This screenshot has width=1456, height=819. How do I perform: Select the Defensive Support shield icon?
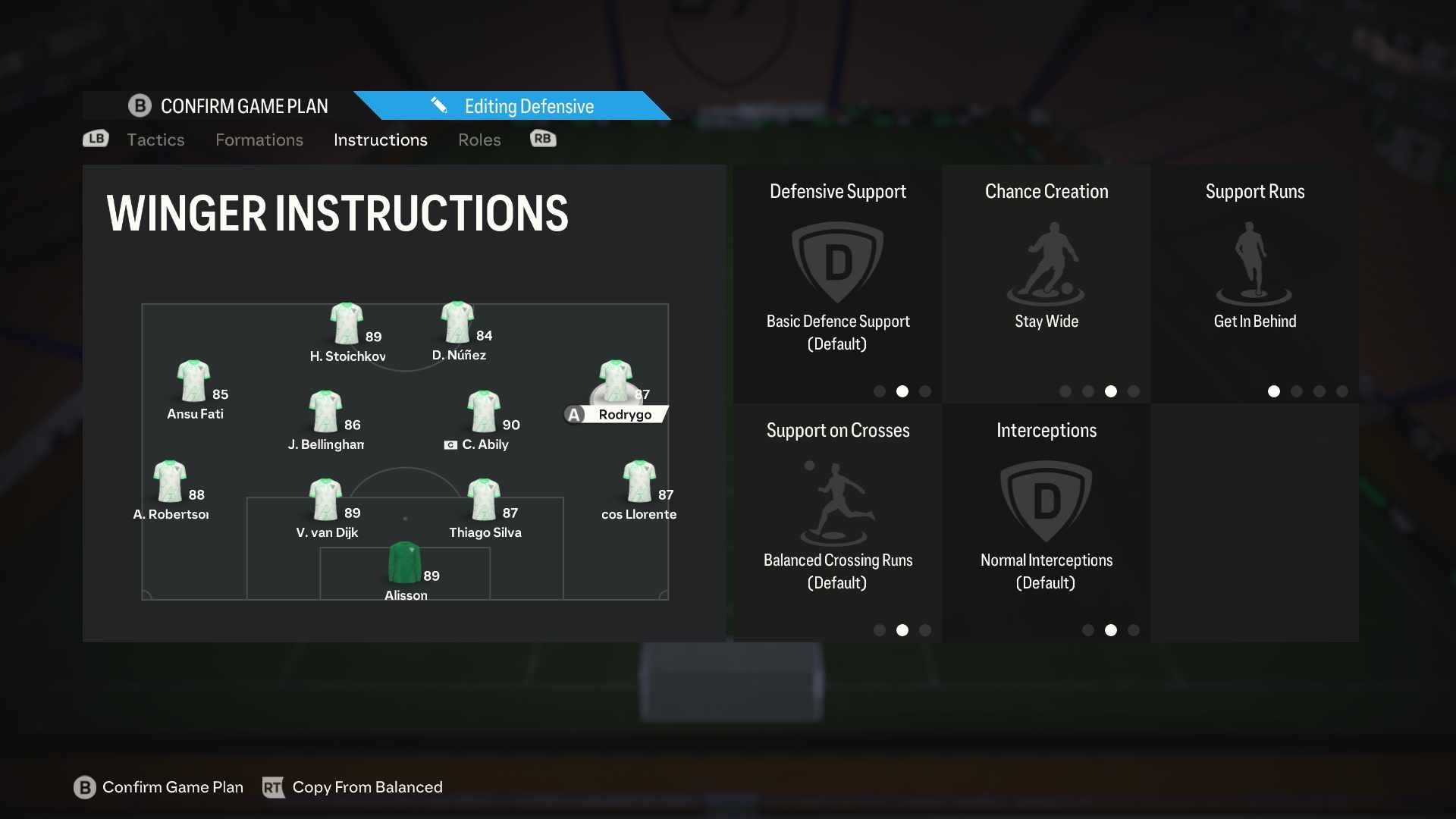[x=837, y=262]
